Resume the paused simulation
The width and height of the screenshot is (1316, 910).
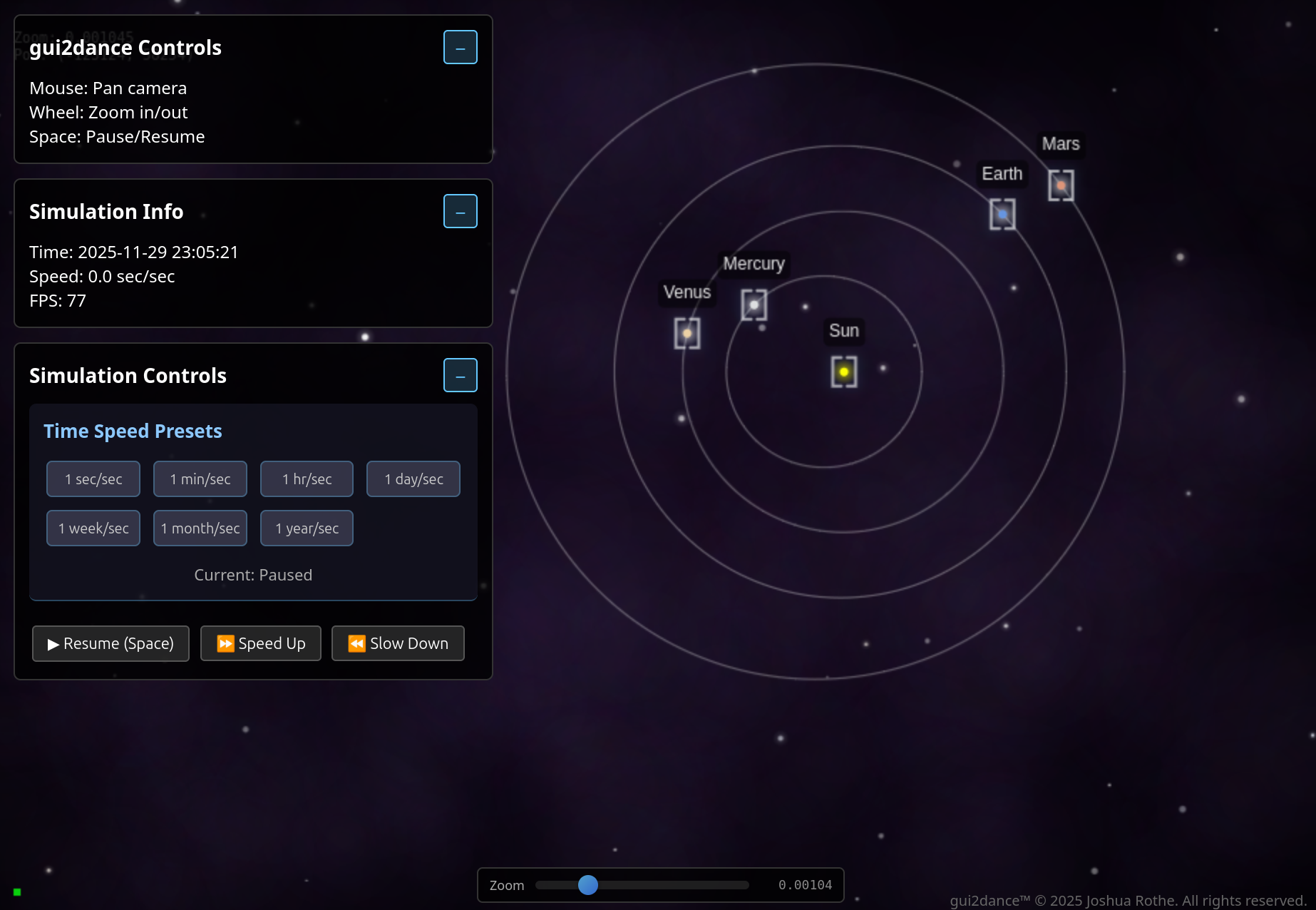click(x=110, y=644)
